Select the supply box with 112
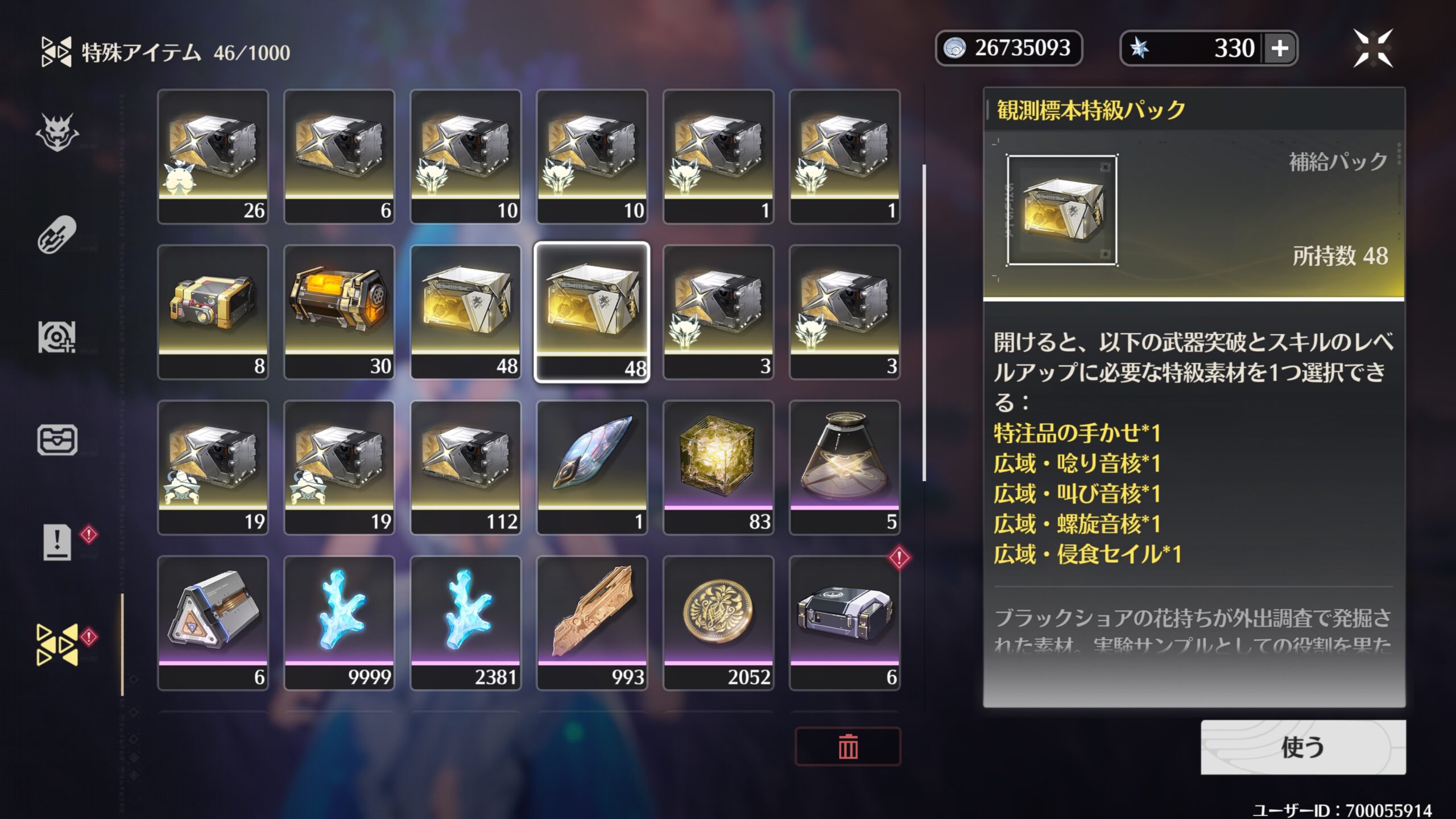 coord(465,468)
